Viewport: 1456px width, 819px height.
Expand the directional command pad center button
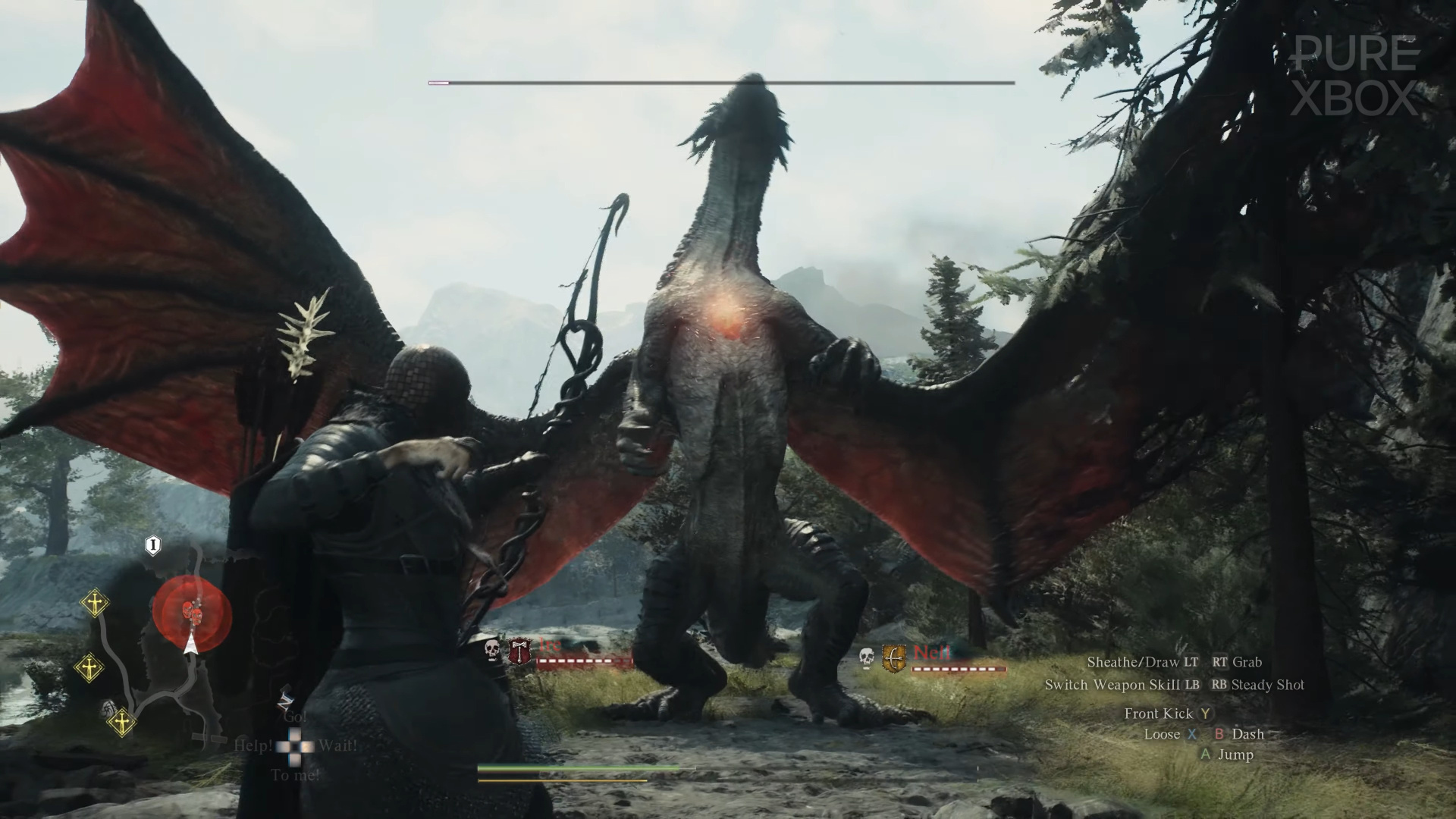point(294,746)
